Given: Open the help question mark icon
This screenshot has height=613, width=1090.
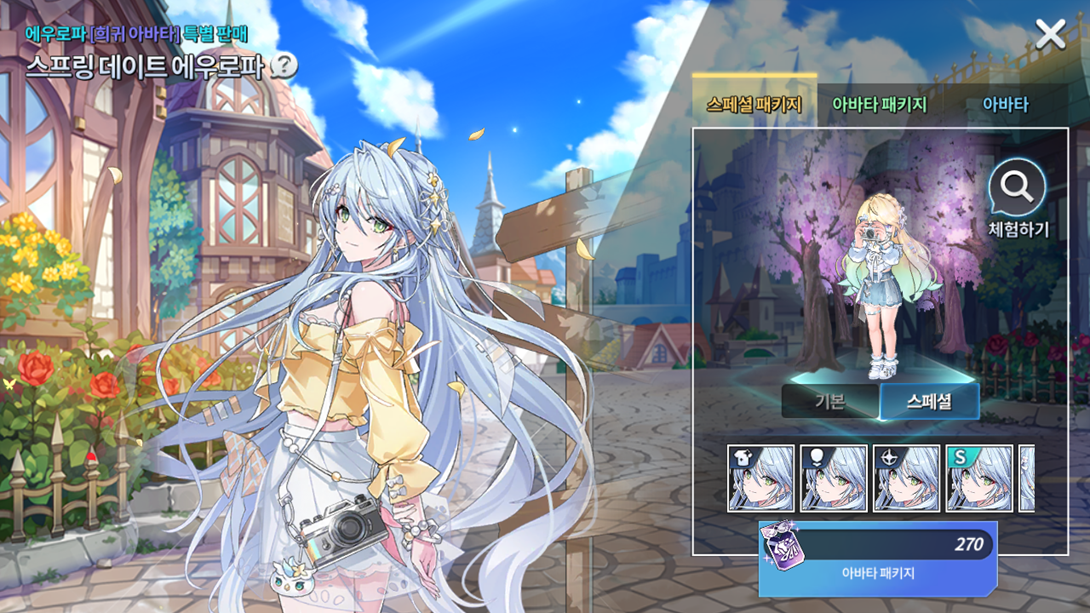Looking at the screenshot, I should (284, 67).
